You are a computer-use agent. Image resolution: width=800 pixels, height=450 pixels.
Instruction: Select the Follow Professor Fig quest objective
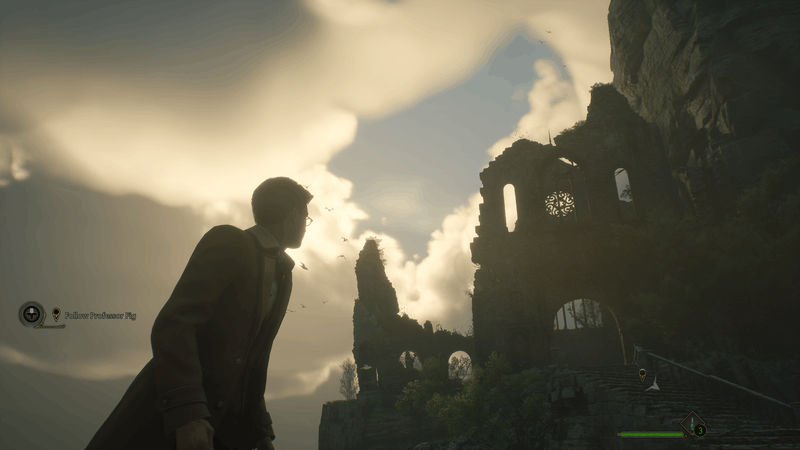pyautogui.click(x=99, y=315)
